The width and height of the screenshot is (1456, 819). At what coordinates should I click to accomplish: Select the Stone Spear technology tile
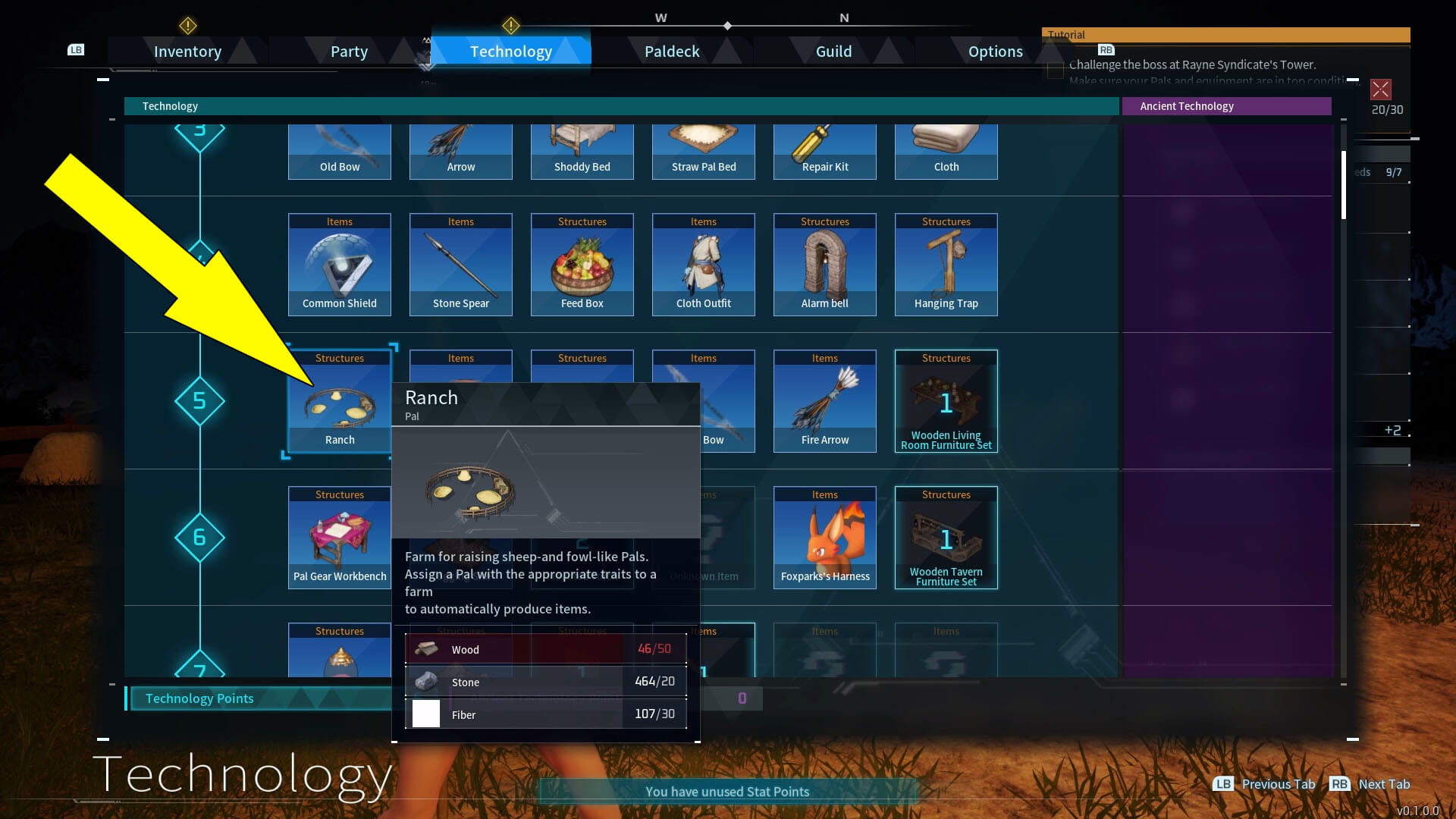[460, 265]
